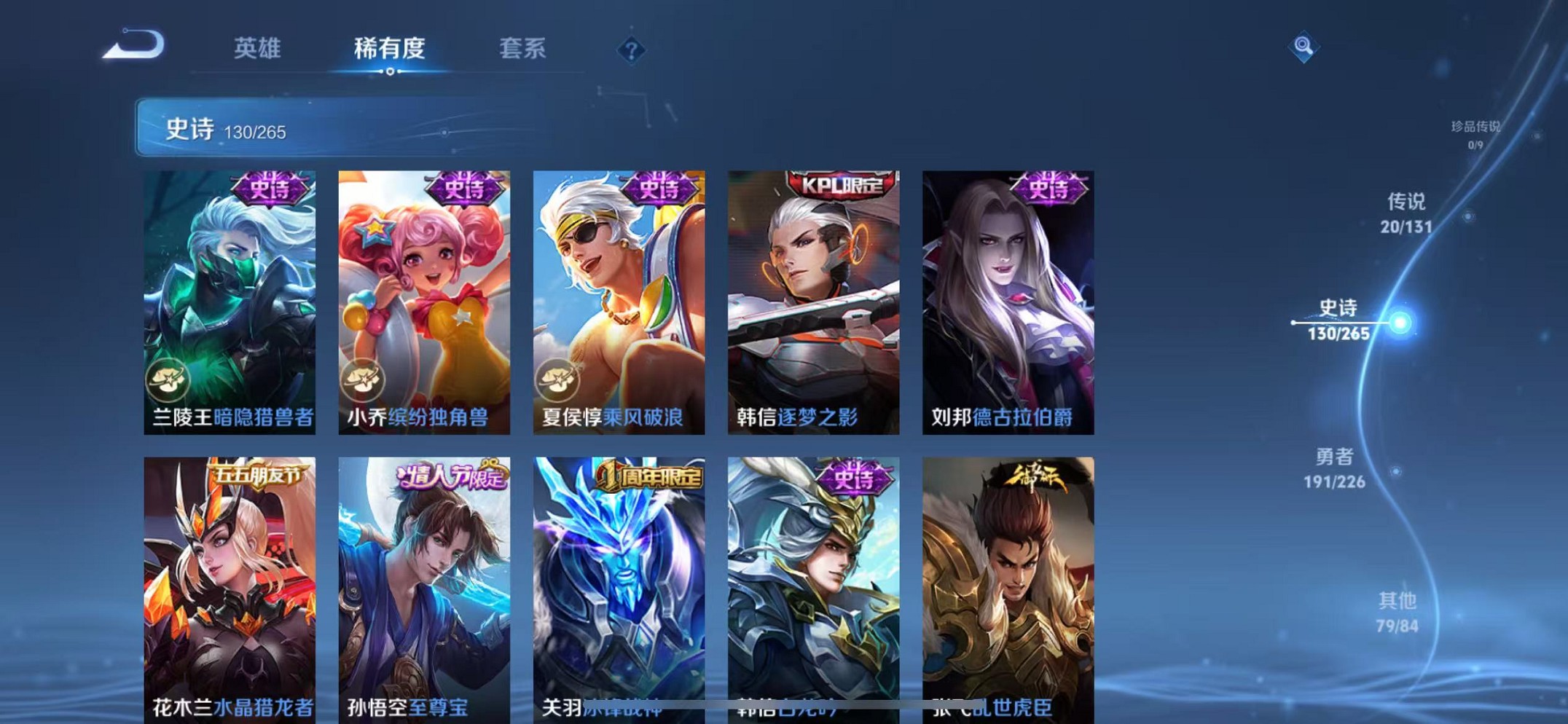
Task: Click the lotus badge on 夏侯惇 card
Action: coord(557,379)
